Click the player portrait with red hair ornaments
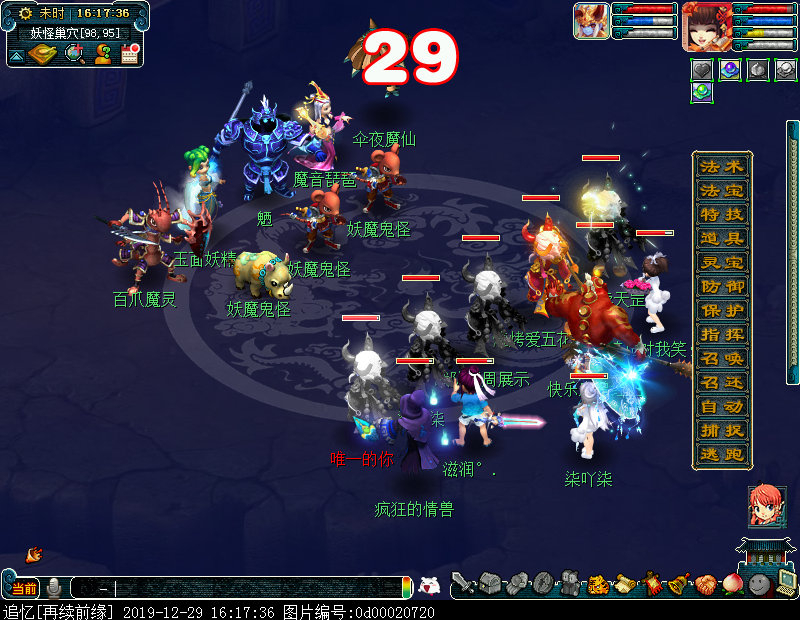The image size is (800, 620). [x=704, y=25]
